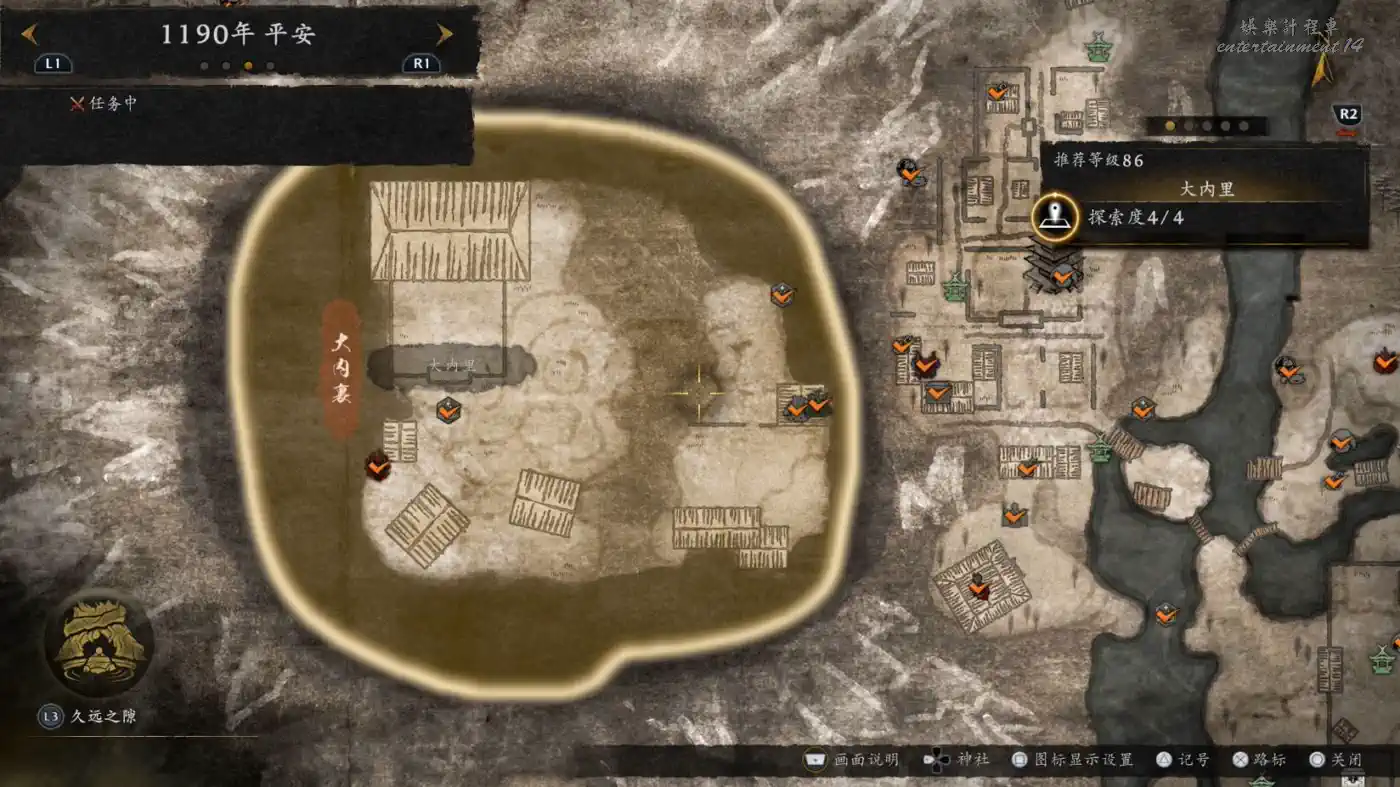
Task: Choose the 图标显示设置 icon display option
Action: [1073, 760]
